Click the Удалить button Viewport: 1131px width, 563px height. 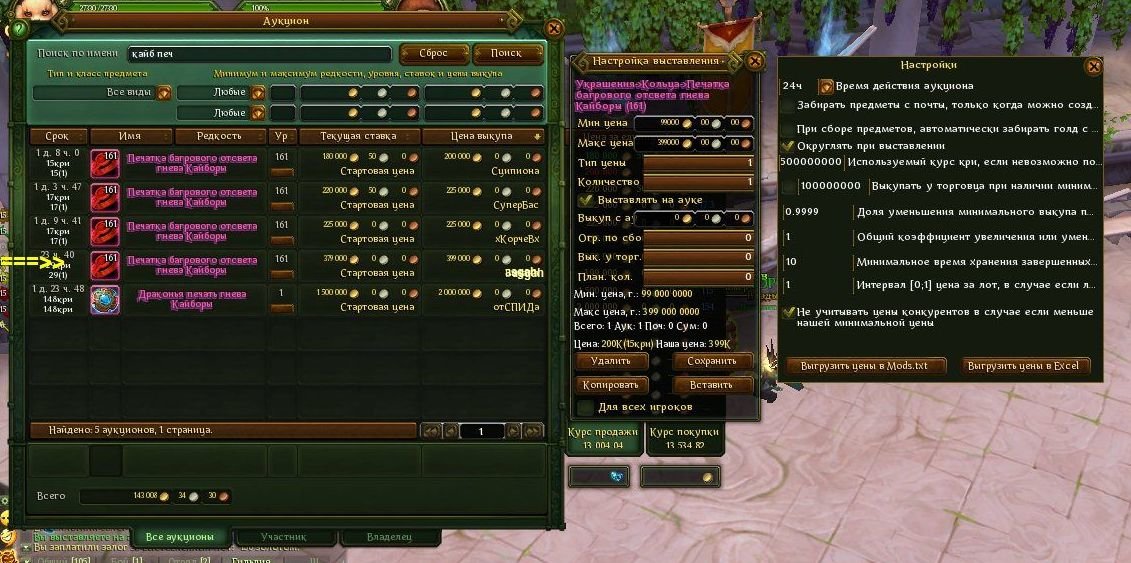pos(611,360)
